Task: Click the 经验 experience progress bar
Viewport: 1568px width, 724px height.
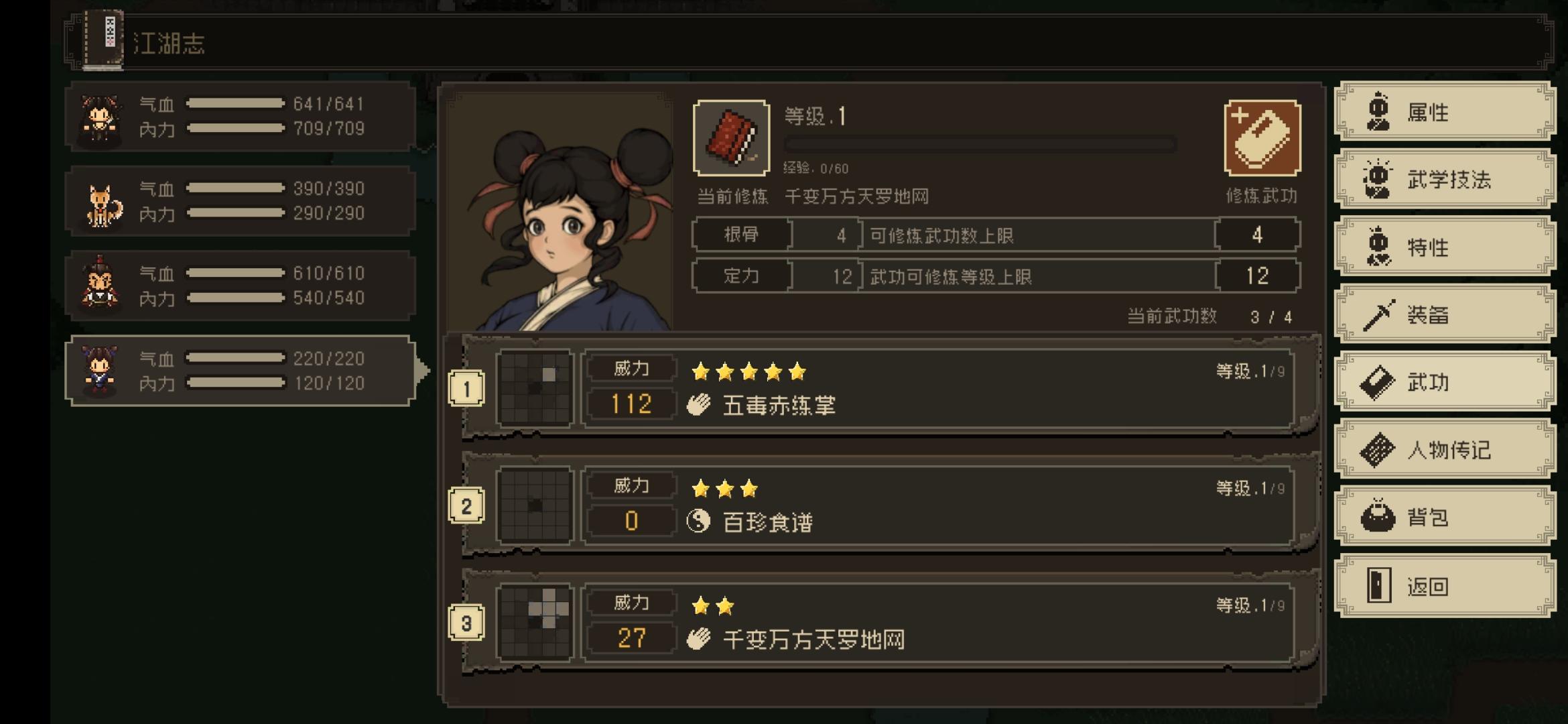Action: click(978, 143)
